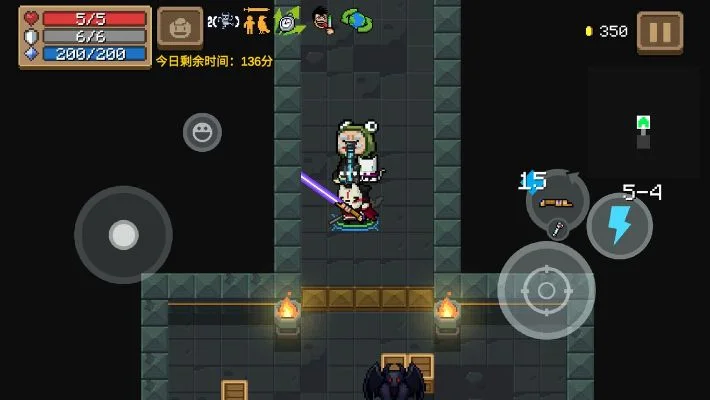
Task: Open the smiley emote button
Action: [x=202, y=132]
